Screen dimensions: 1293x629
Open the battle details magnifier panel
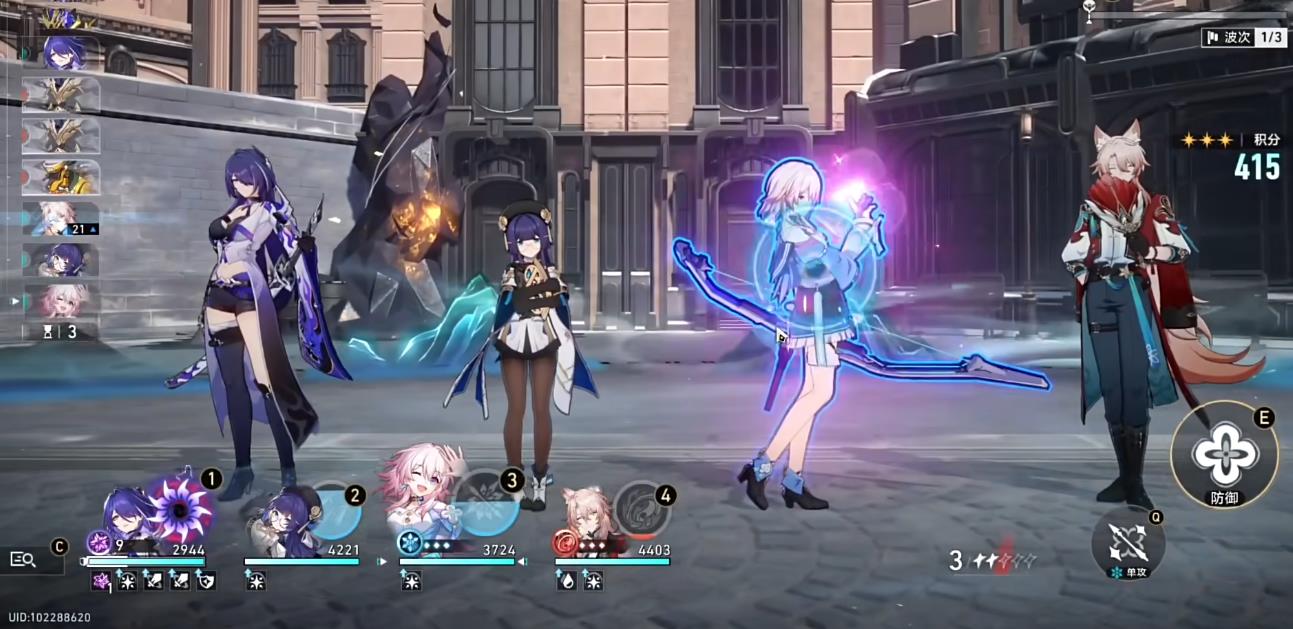point(23,559)
